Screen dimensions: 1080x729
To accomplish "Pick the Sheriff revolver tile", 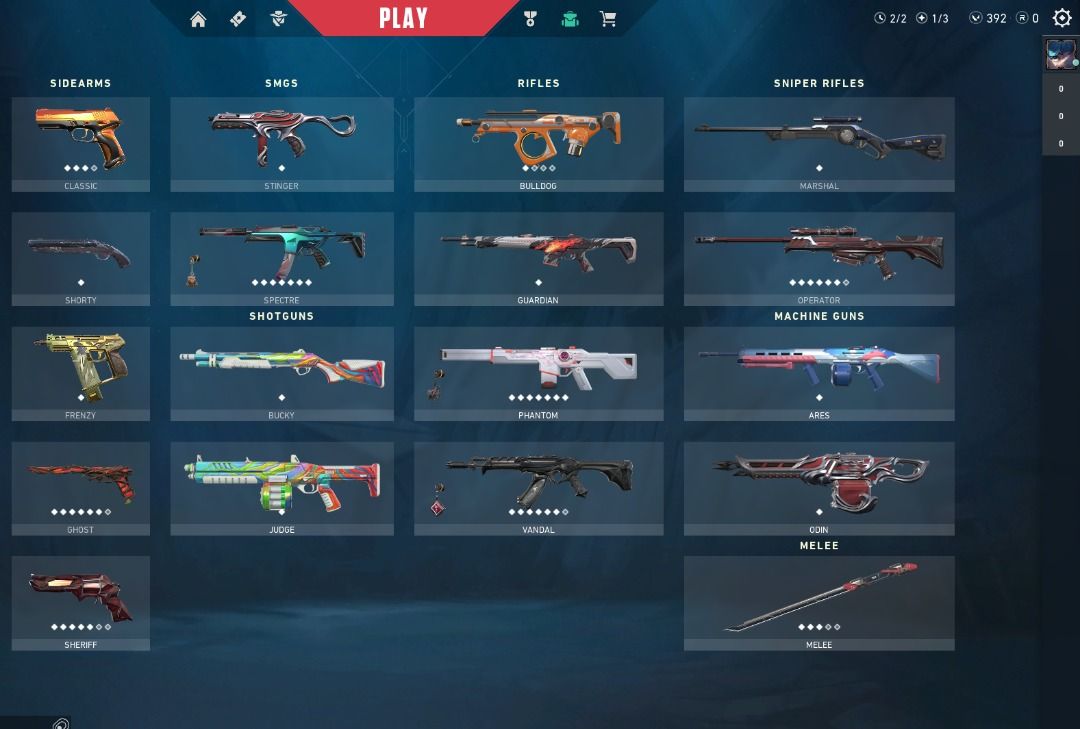I will point(81,602).
